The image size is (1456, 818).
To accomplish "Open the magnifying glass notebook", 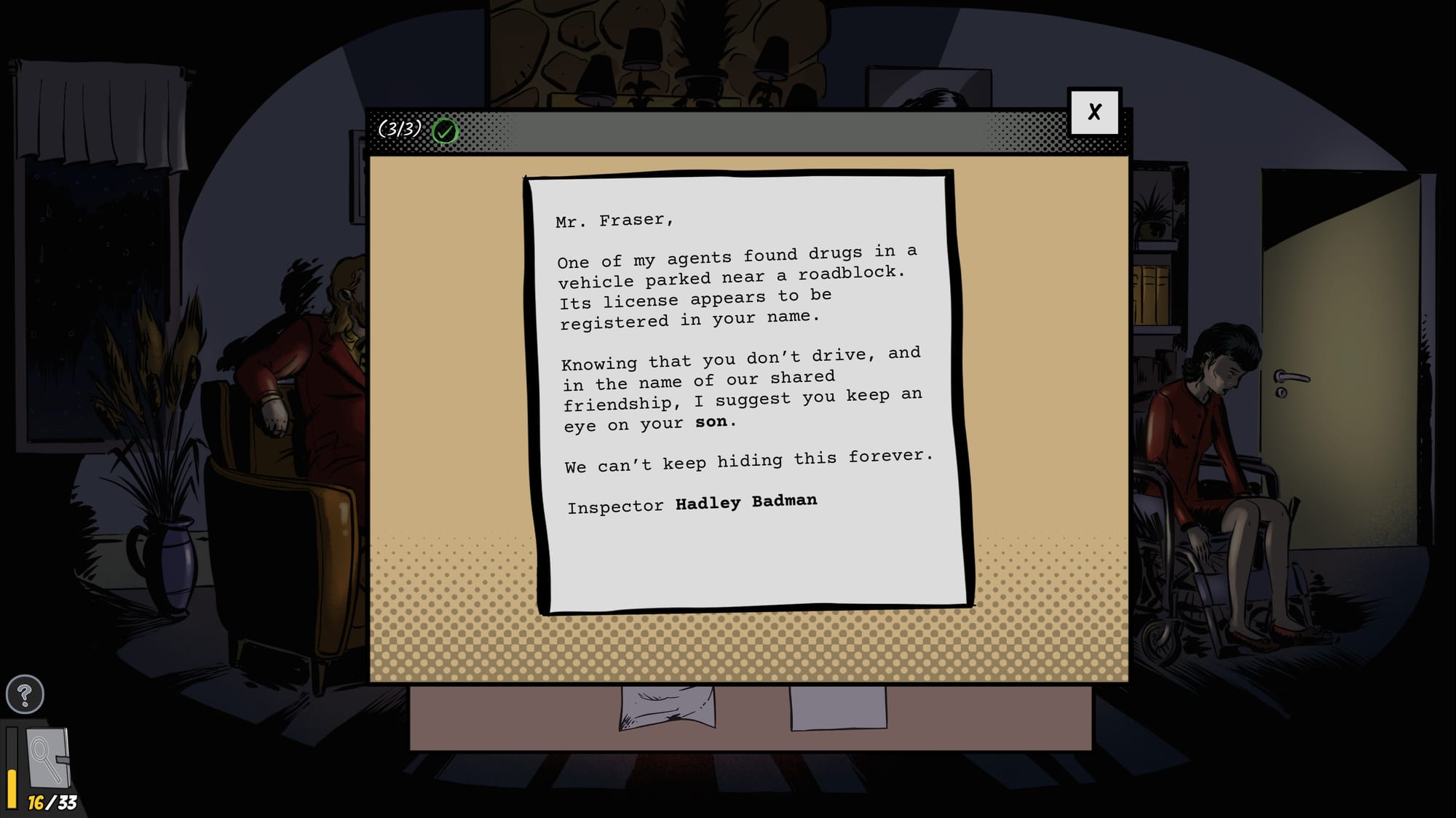I will click(x=47, y=758).
